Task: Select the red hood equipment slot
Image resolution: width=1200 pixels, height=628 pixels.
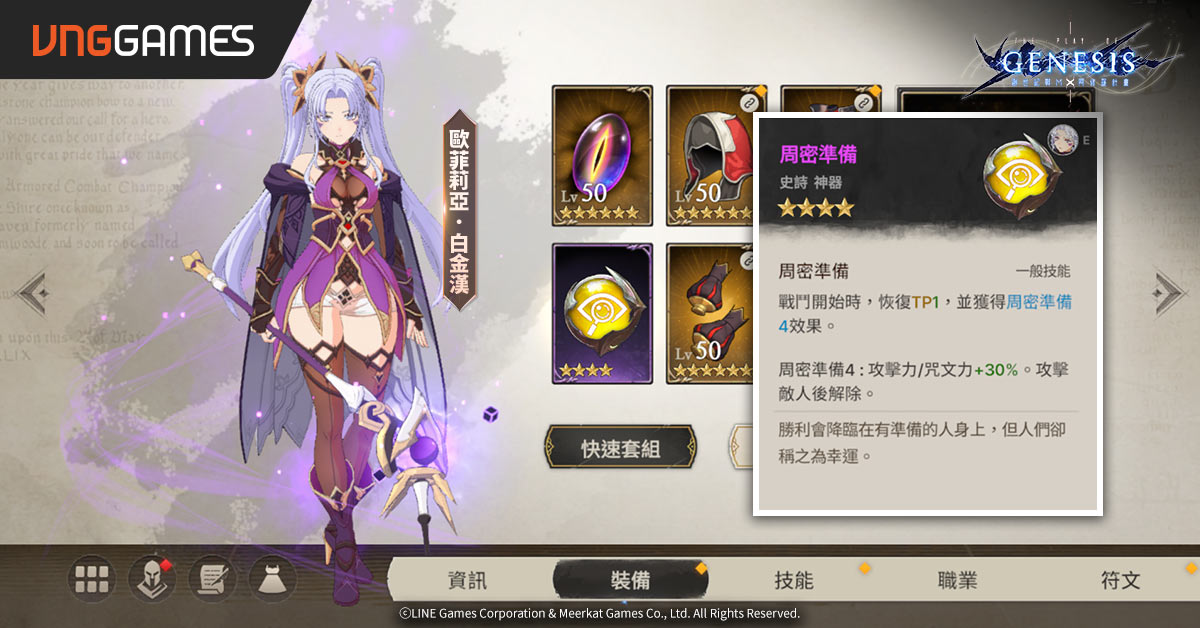Action: [x=709, y=156]
